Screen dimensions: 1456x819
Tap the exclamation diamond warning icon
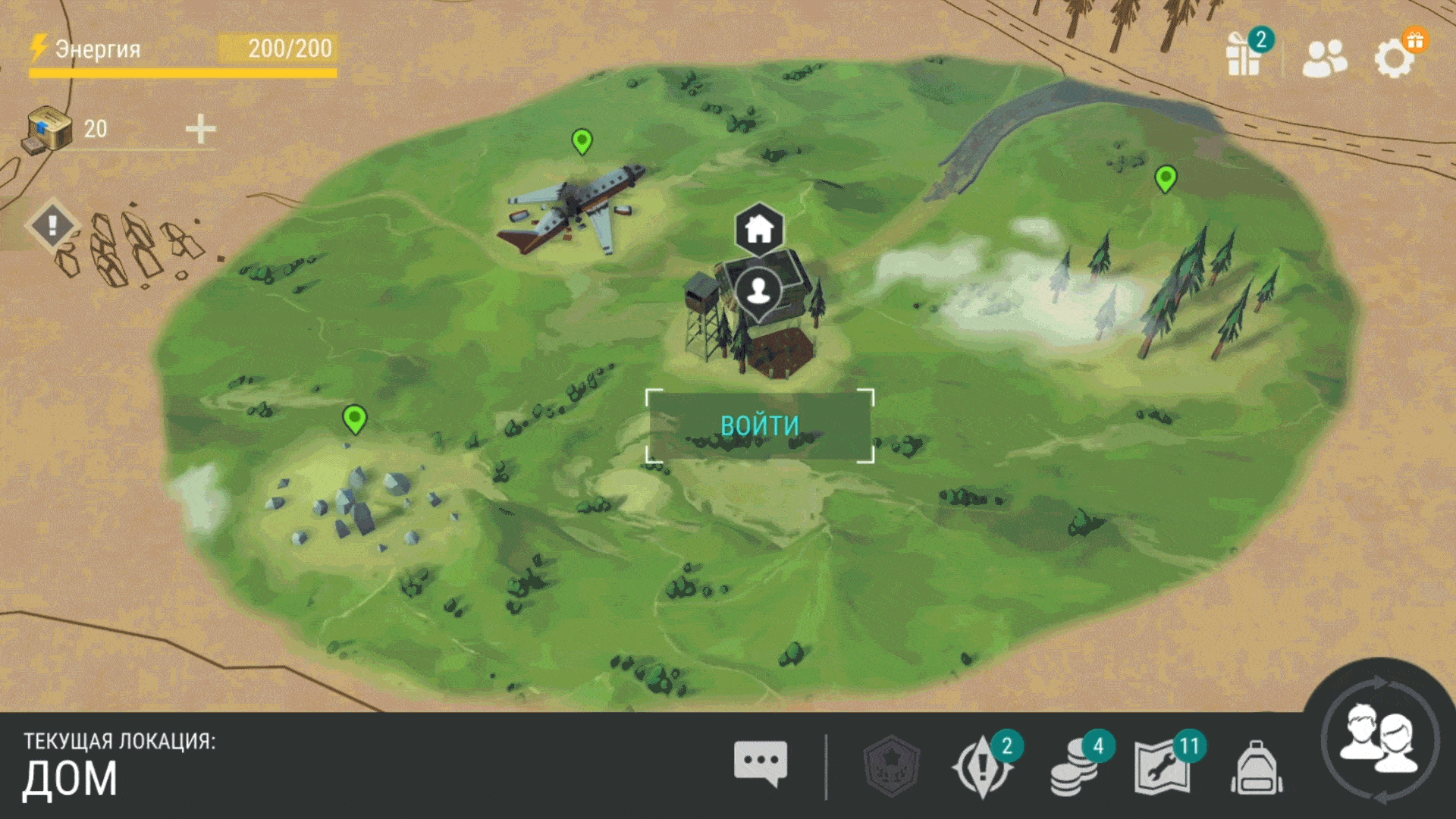point(52,225)
